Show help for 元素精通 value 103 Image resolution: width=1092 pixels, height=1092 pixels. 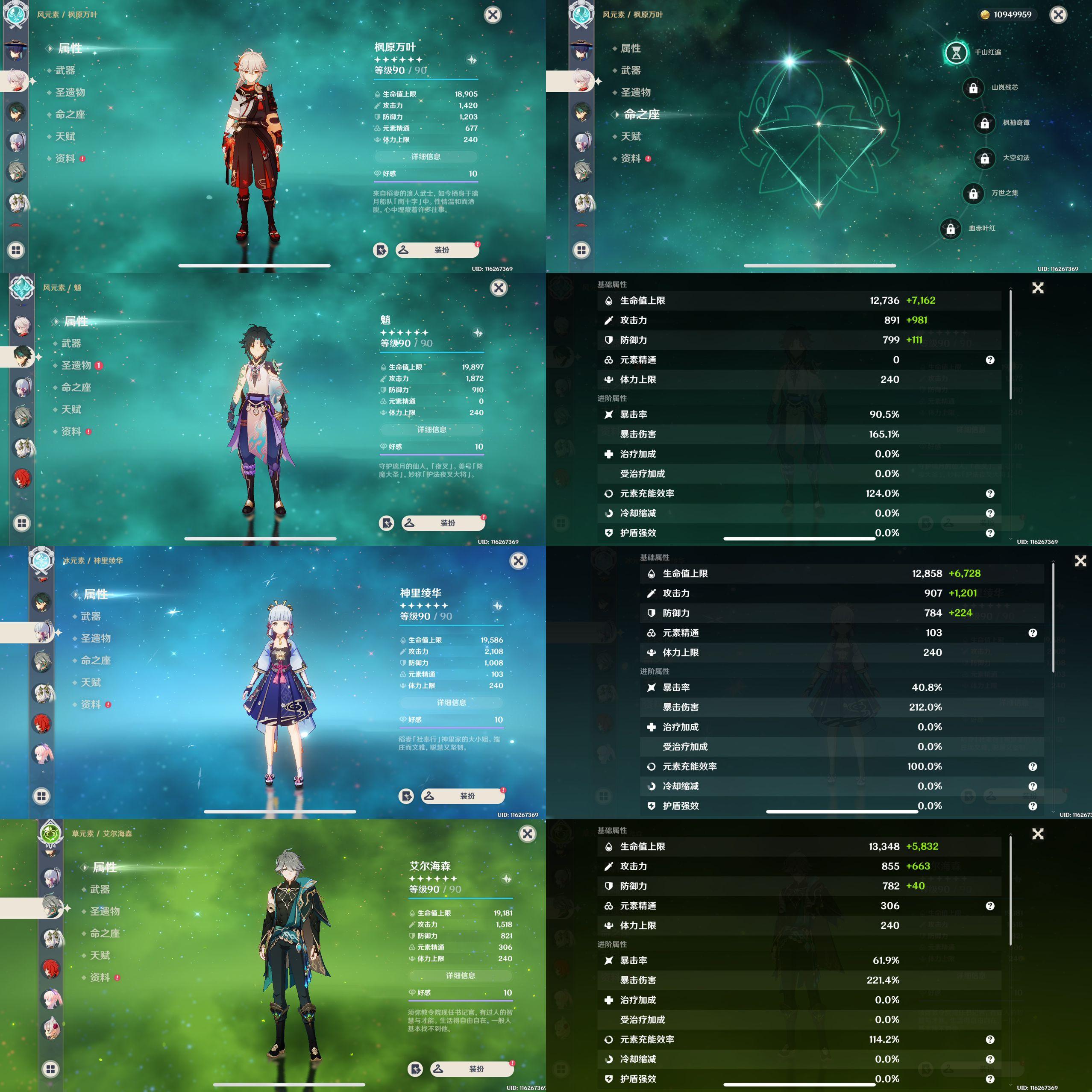[1033, 633]
